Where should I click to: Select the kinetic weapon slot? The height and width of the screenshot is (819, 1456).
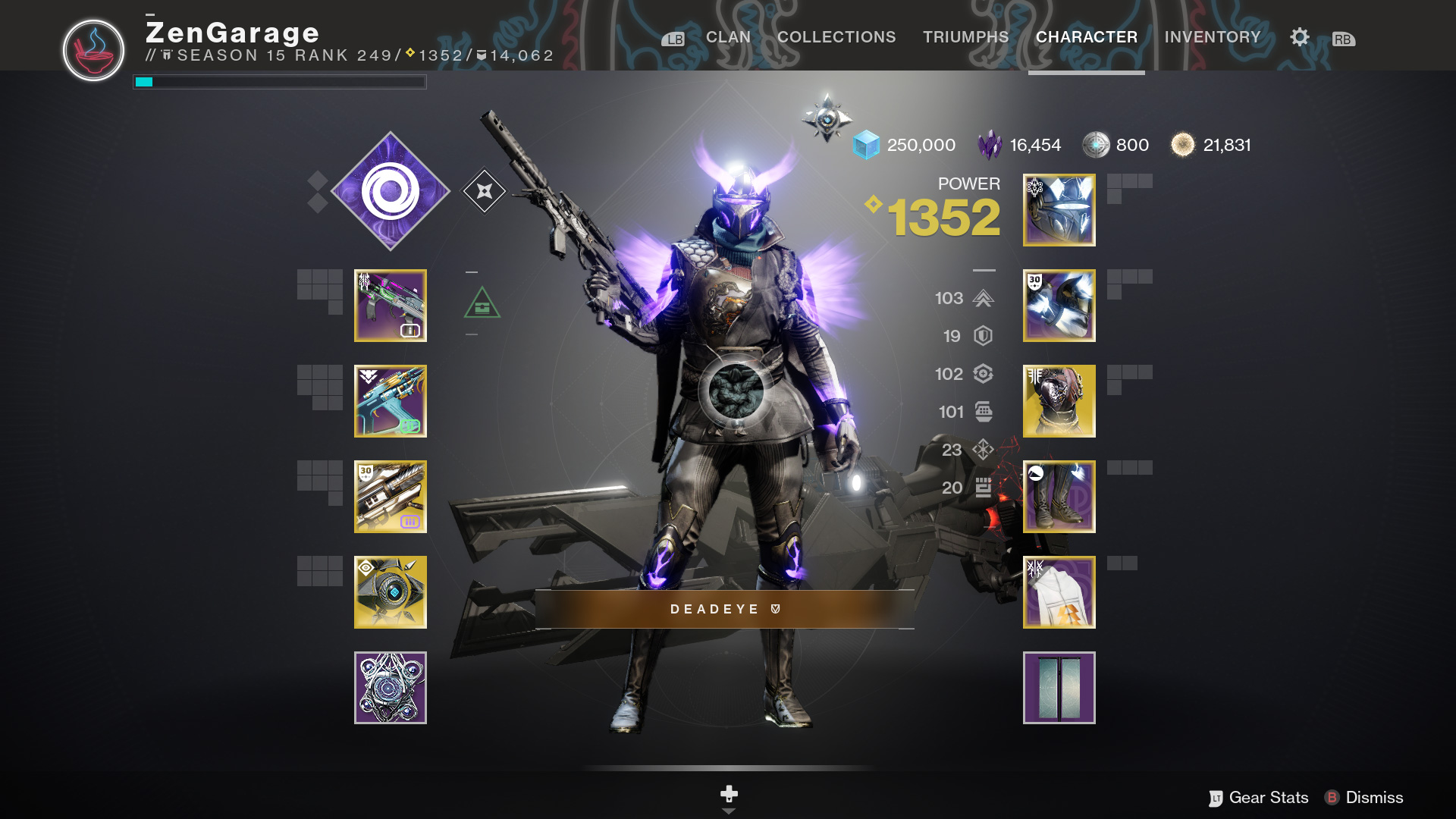click(391, 306)
